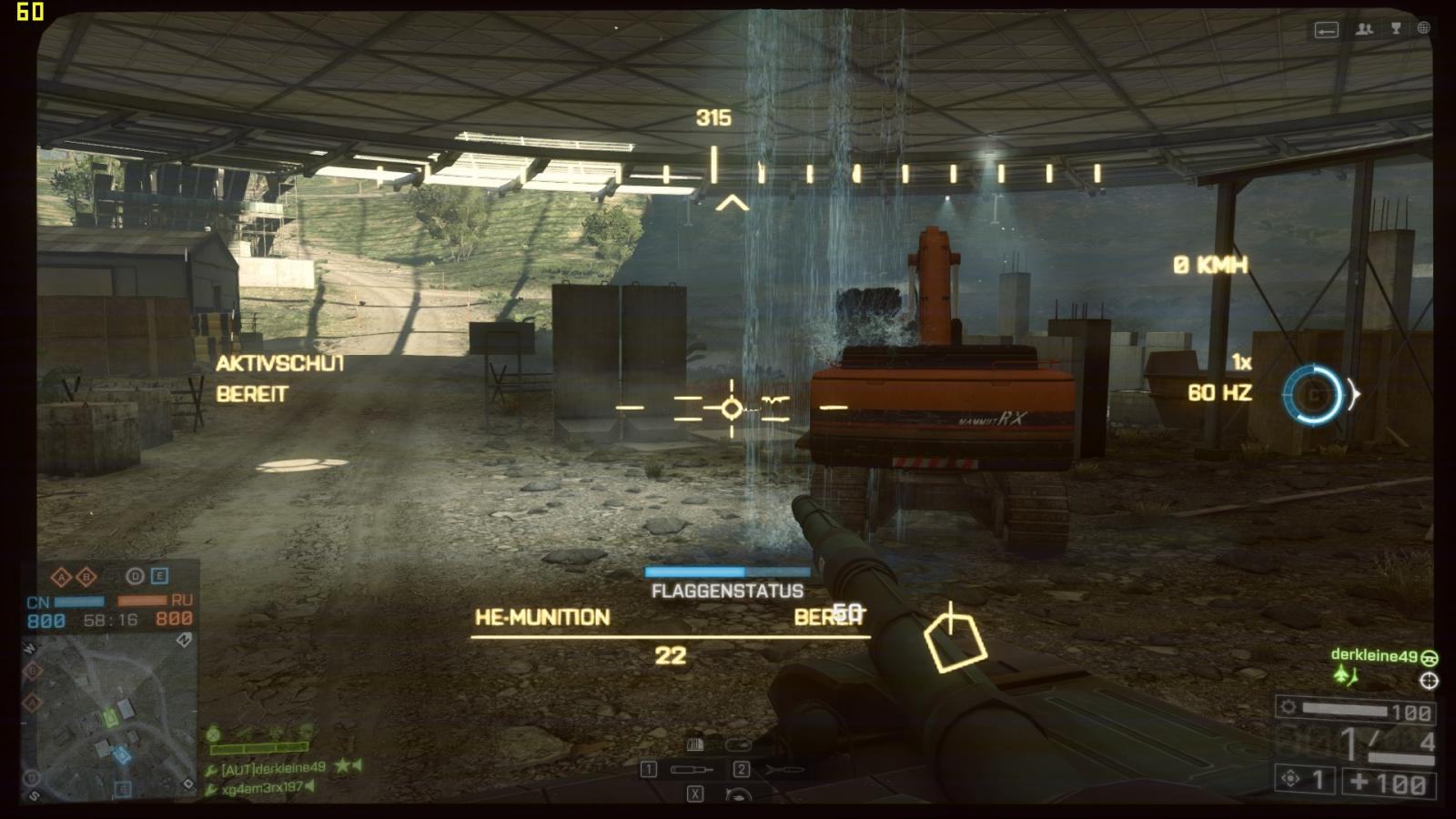Select objective flag D in flag row

[x=135, y=576]
